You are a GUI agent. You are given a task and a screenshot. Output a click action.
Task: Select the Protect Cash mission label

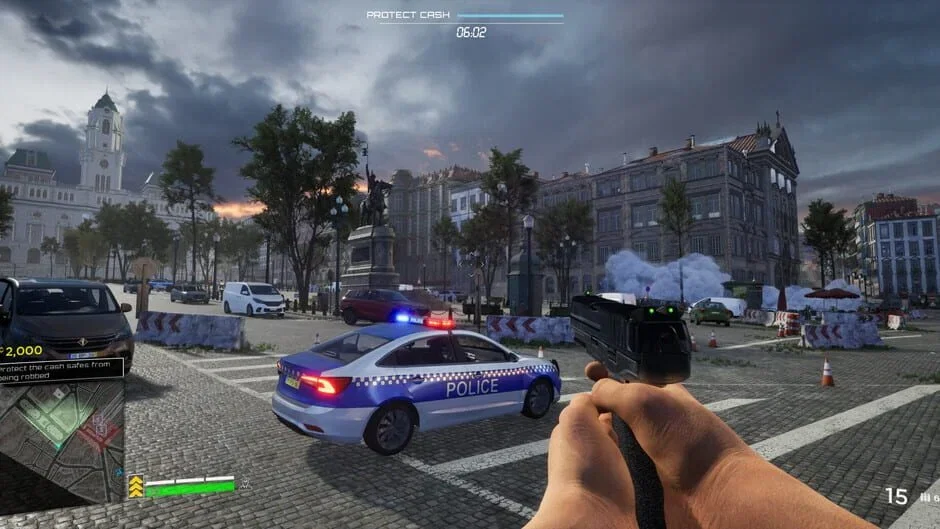tap(408, 15)
